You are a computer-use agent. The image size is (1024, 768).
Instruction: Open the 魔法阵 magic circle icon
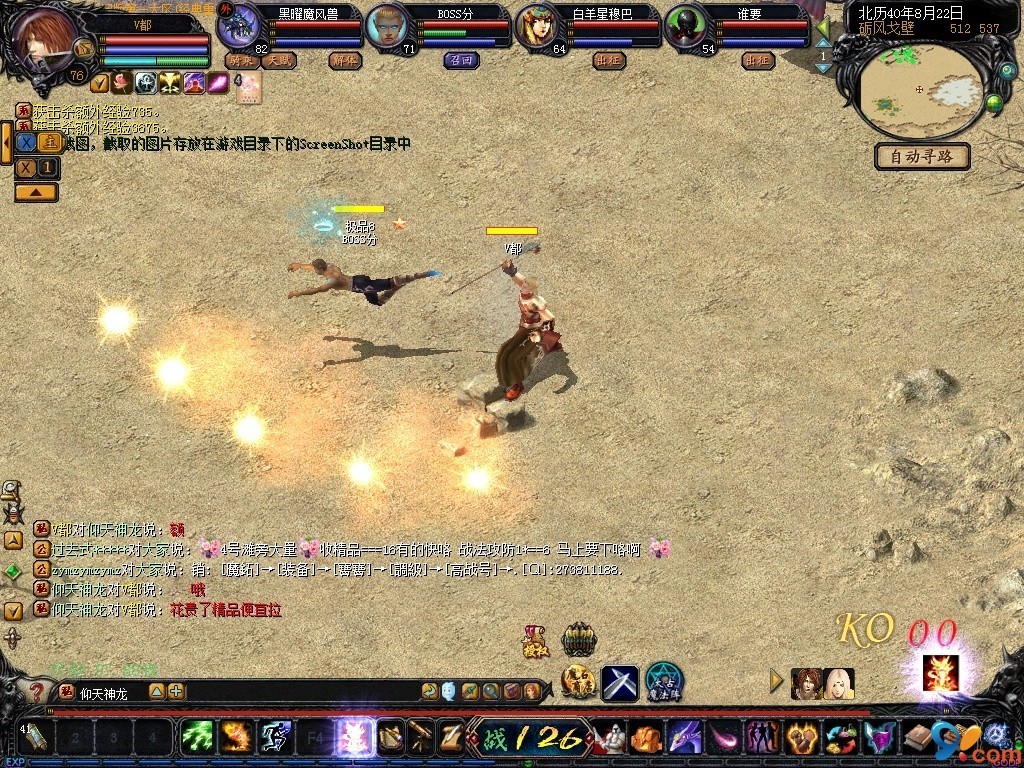click(663, 681)
